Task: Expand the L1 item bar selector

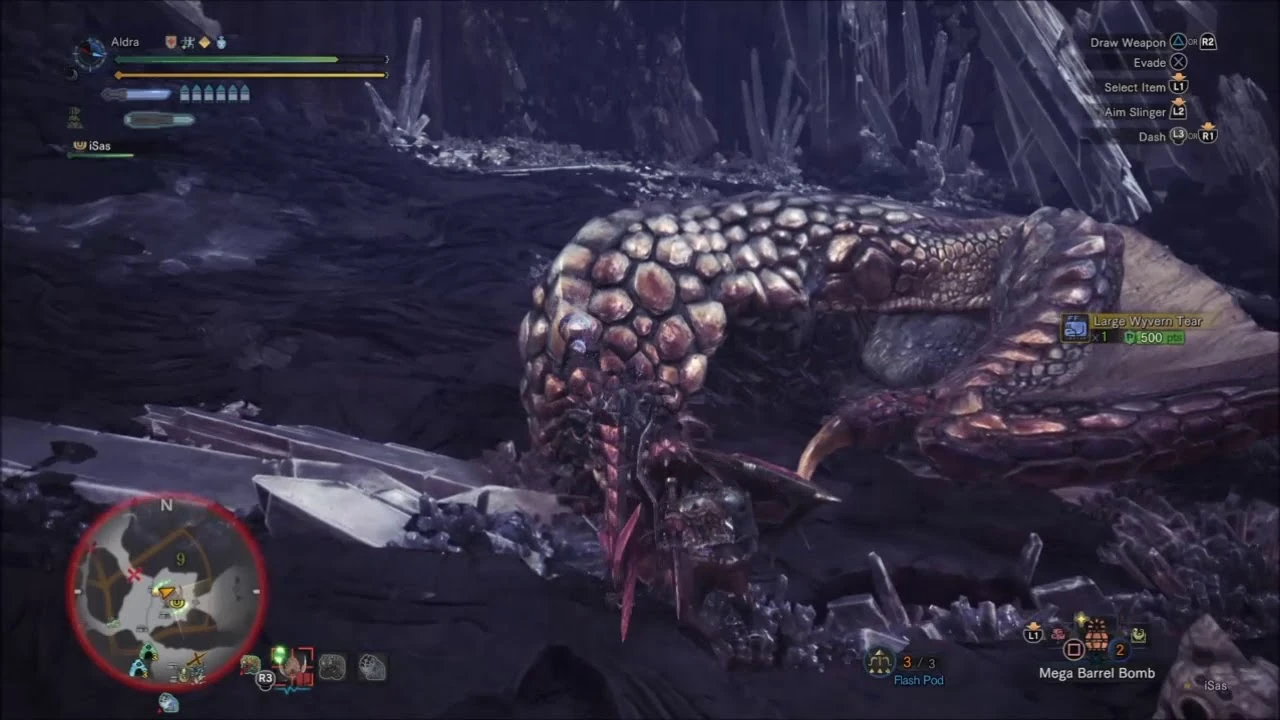Action: (1033, 634)
